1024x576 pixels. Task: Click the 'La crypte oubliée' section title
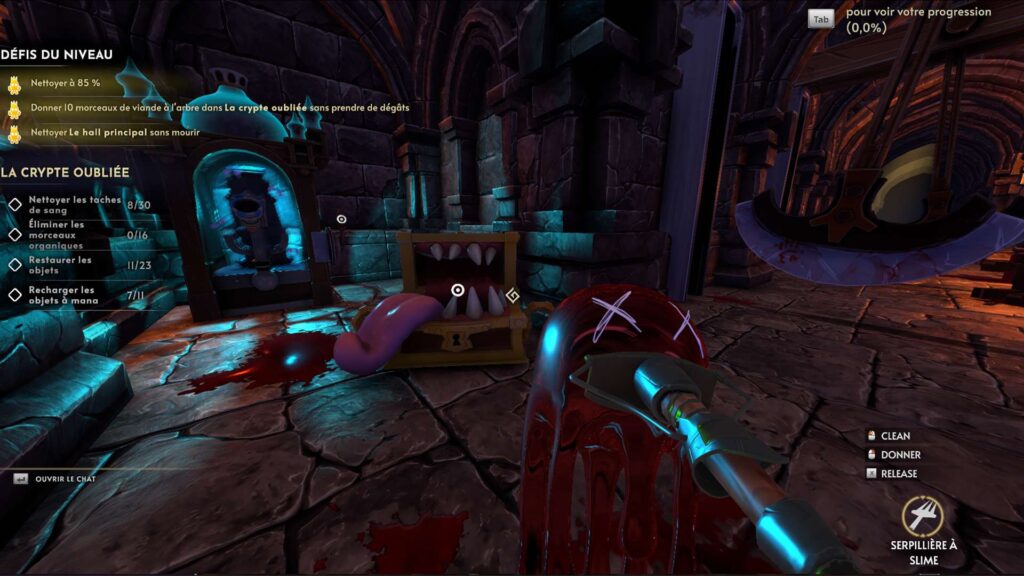click(65, 172)
